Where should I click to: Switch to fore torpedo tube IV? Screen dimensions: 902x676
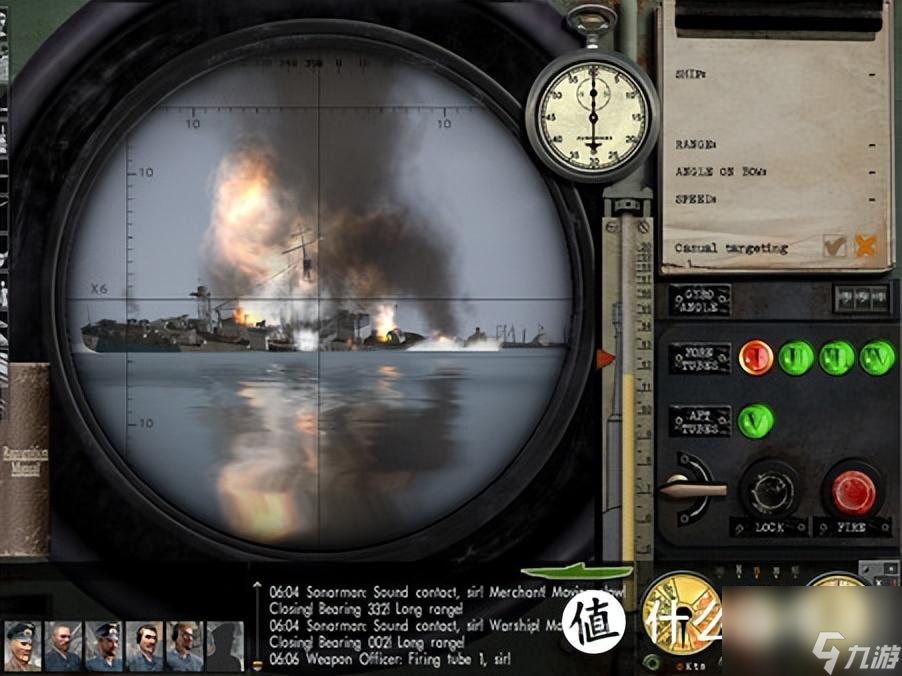pos(877,357)
